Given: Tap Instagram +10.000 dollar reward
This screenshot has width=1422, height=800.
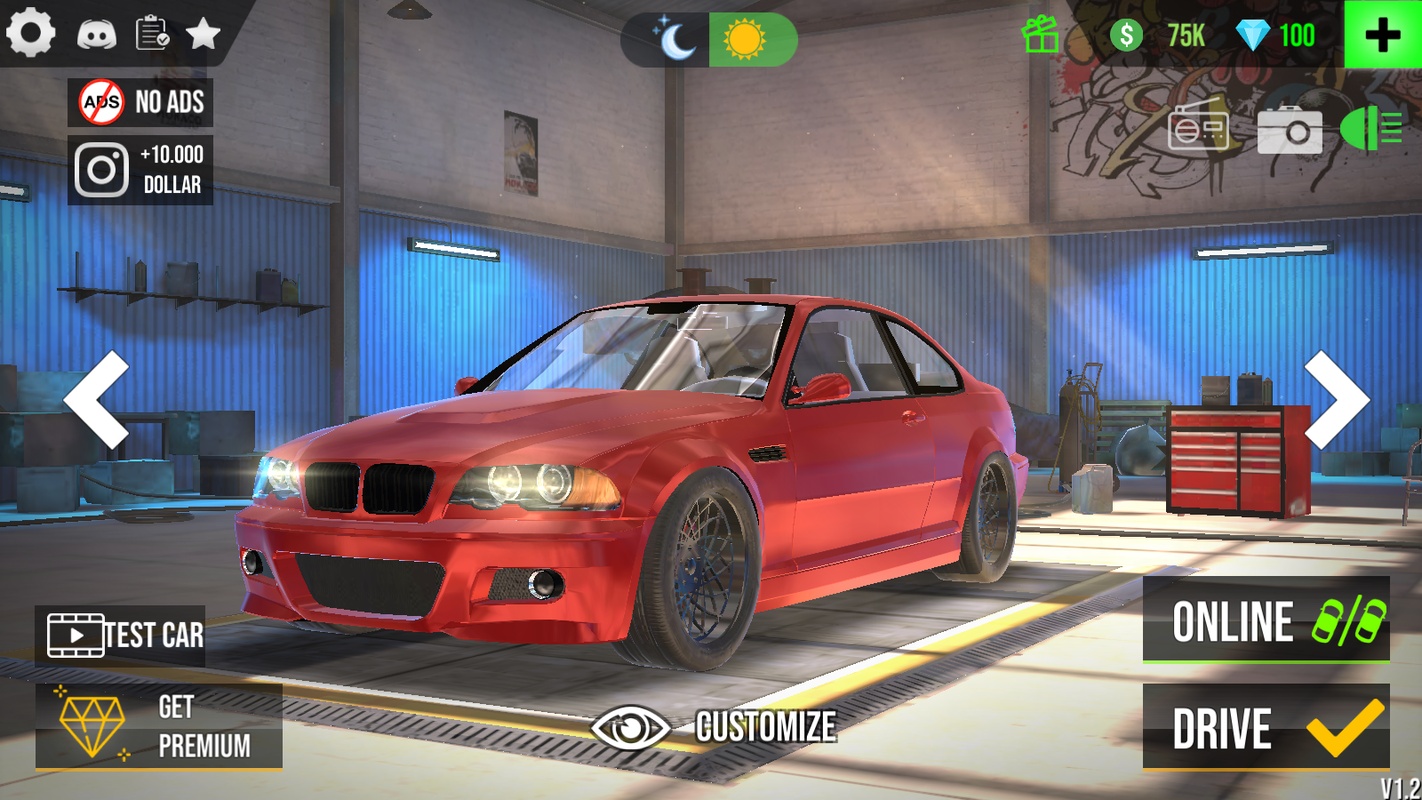Looking at the screenshot, I should tap(141, 170).
